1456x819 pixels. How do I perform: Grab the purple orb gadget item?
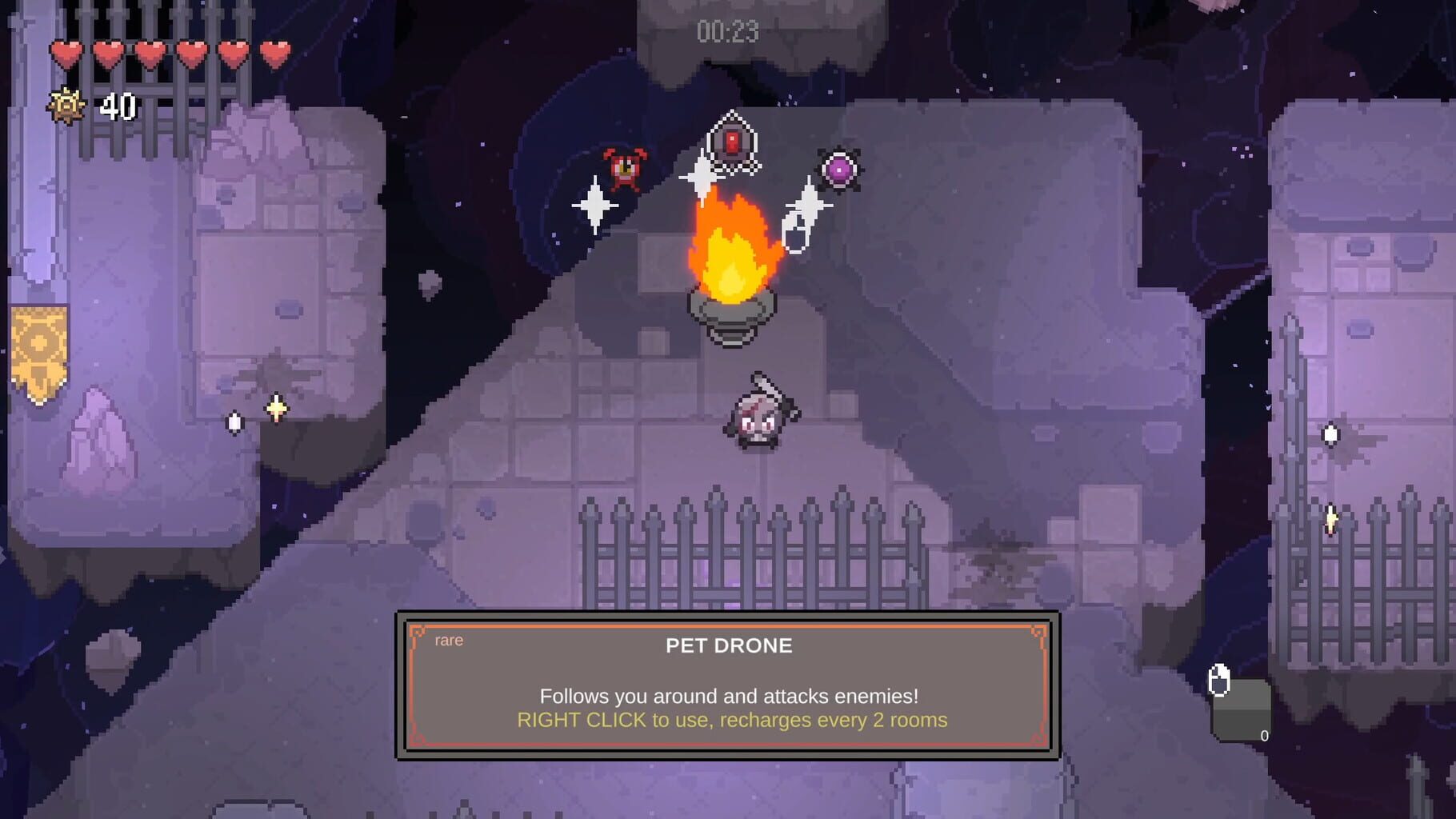click(x=837, y=167)
